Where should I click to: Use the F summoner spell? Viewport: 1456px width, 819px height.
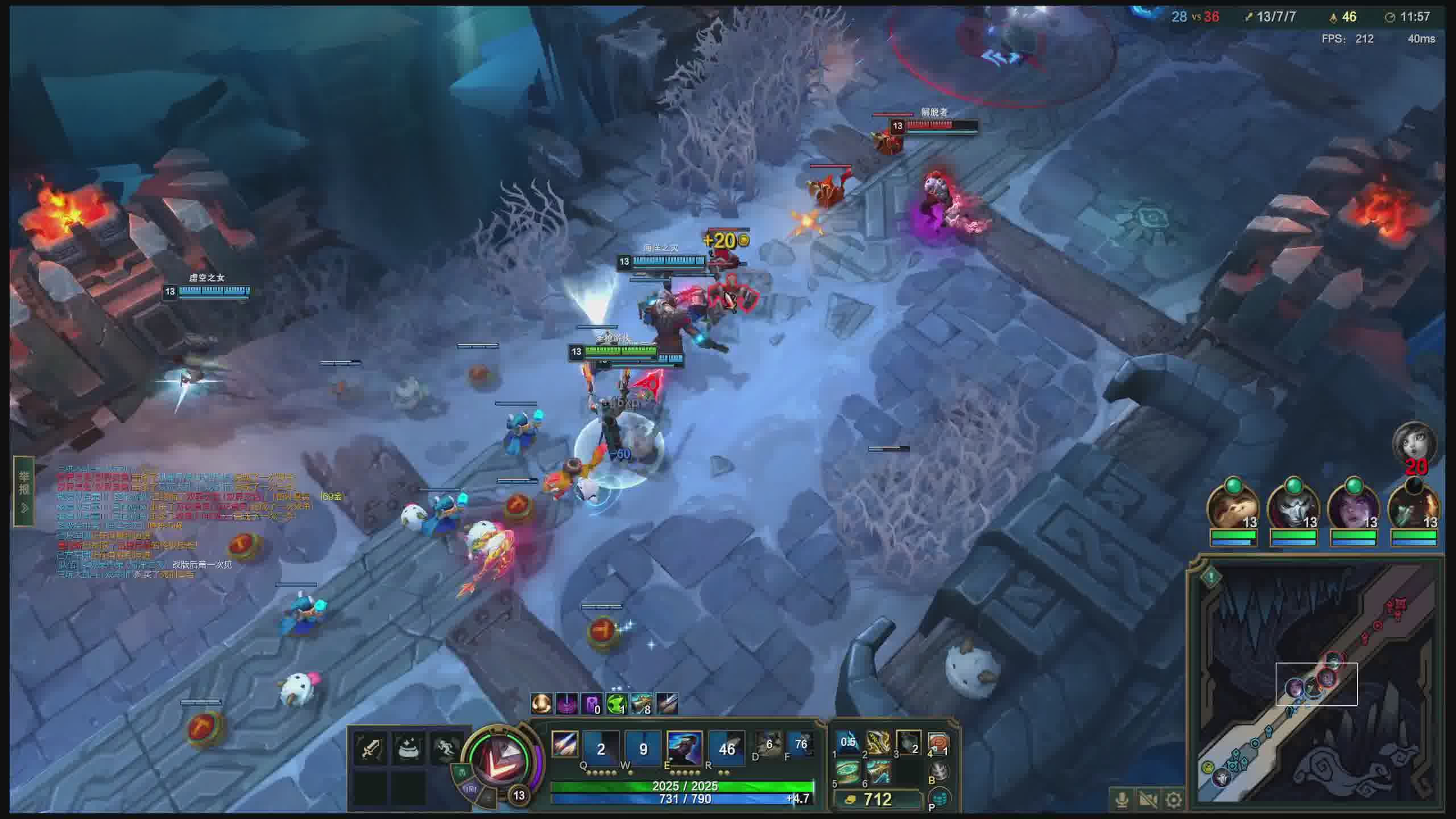coord(800,744)
